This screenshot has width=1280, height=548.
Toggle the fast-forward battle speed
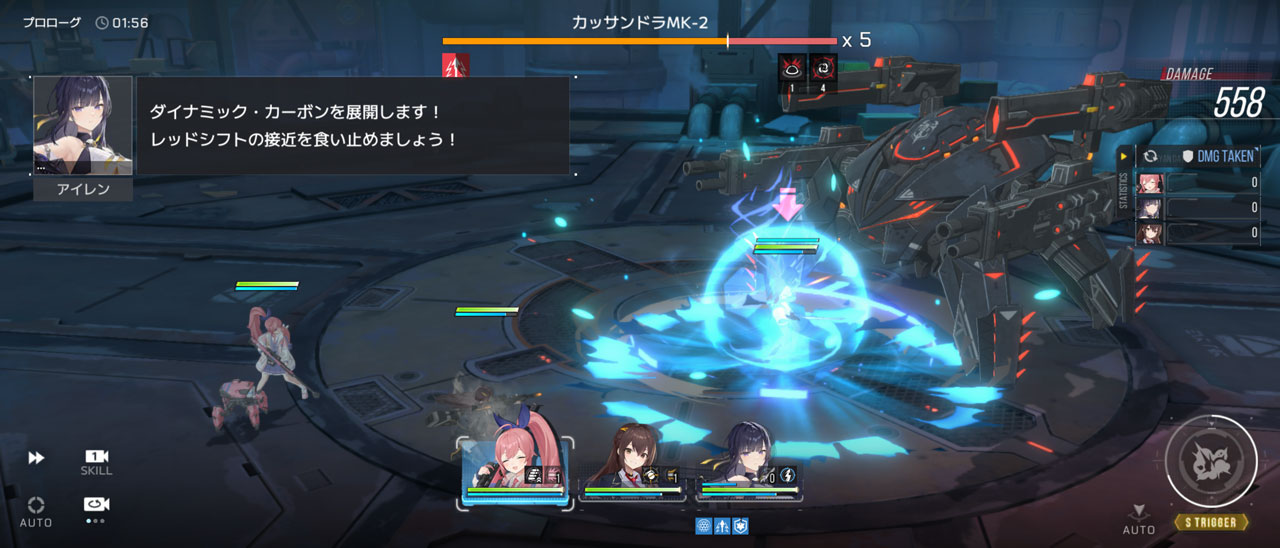click(36, 458)
